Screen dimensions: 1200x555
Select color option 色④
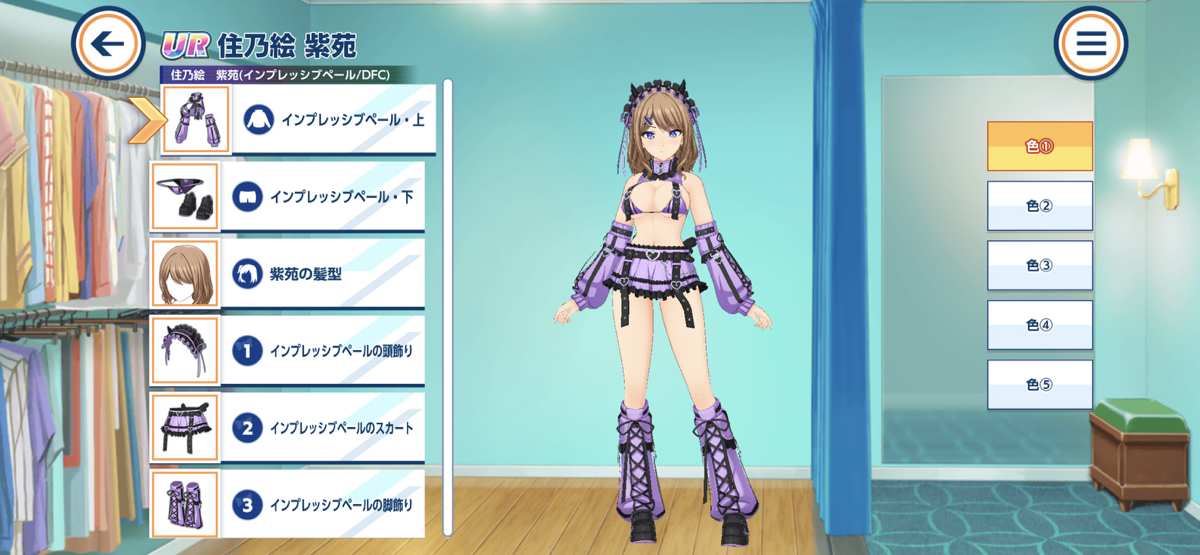tap(1040, 325)
